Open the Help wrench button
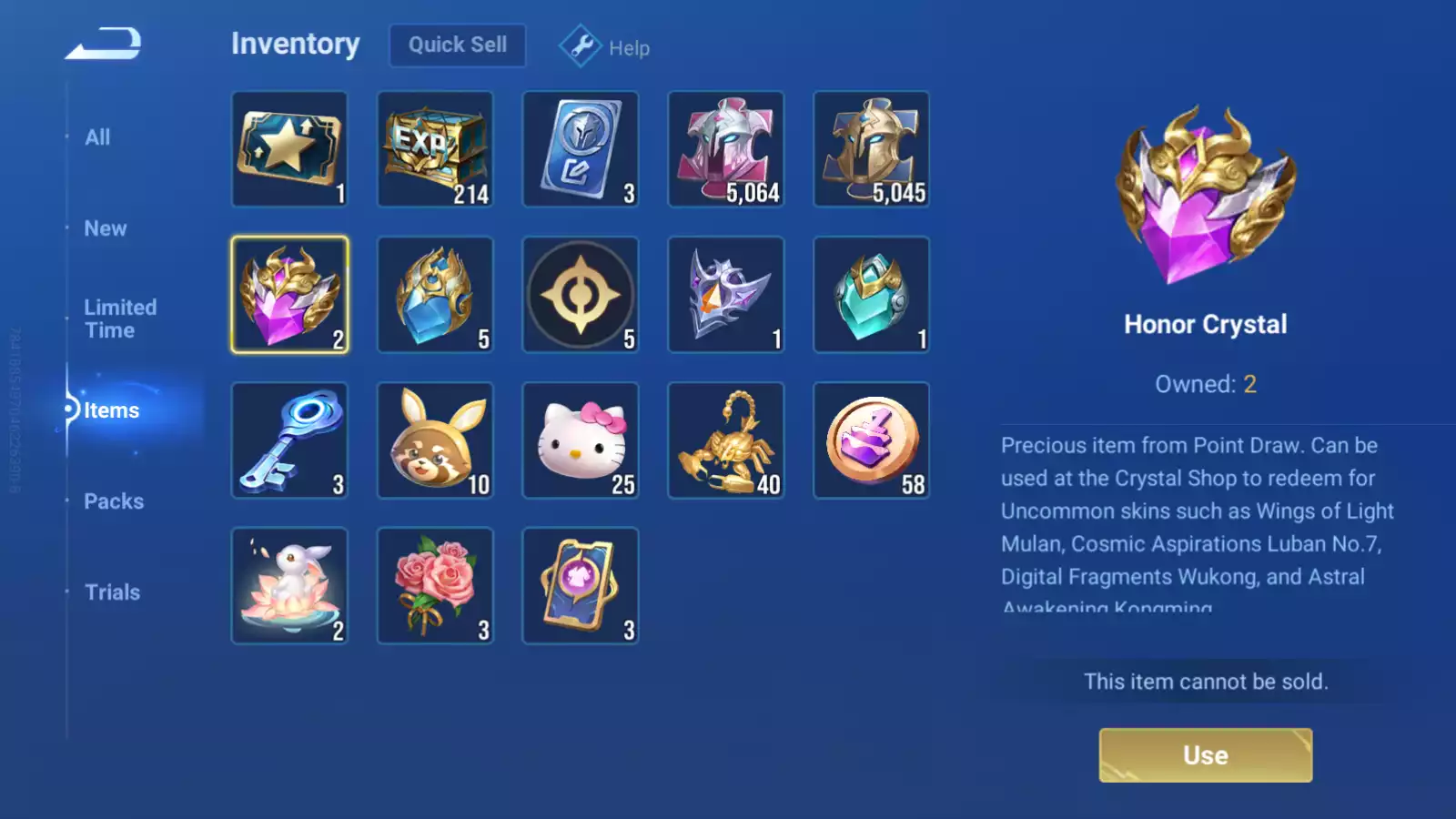This screenshot has width=1456, height=819. click(x=604, y=46)
